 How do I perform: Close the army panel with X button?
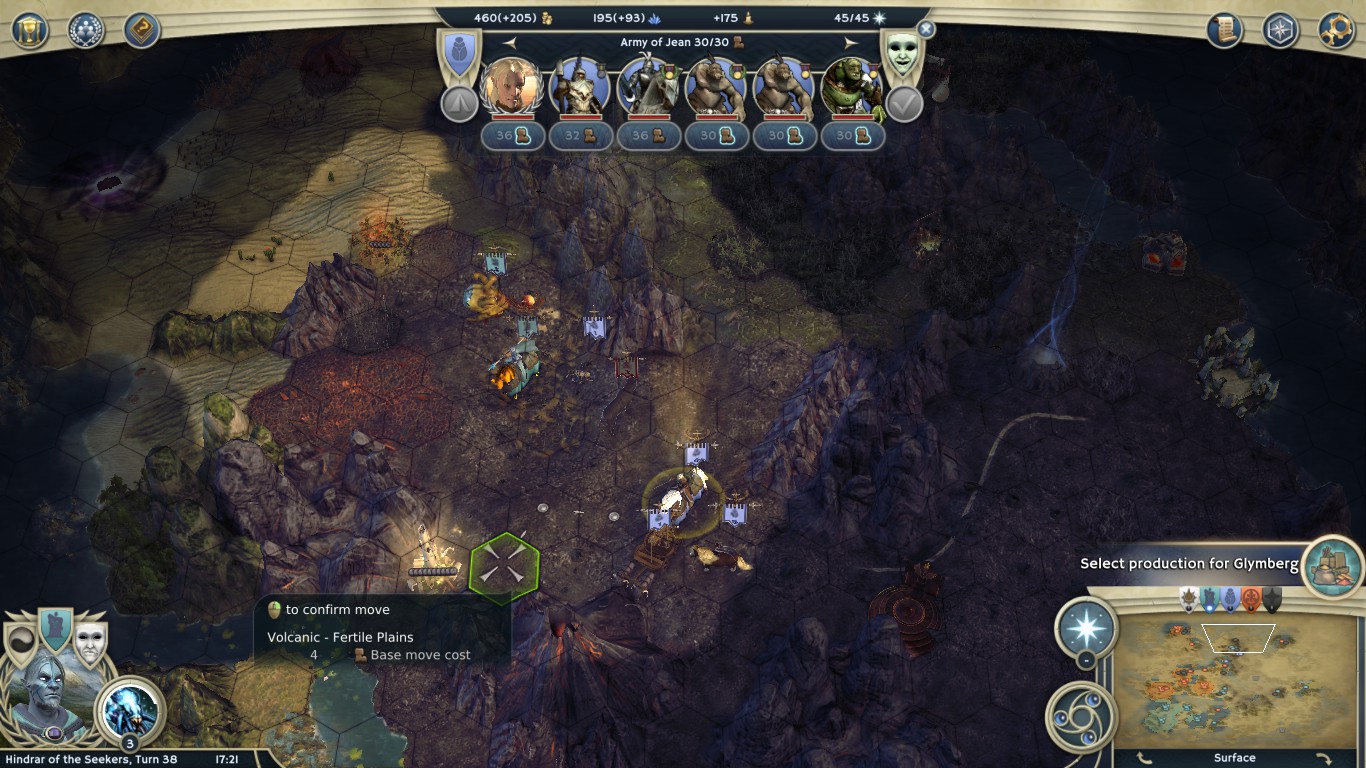926,30
